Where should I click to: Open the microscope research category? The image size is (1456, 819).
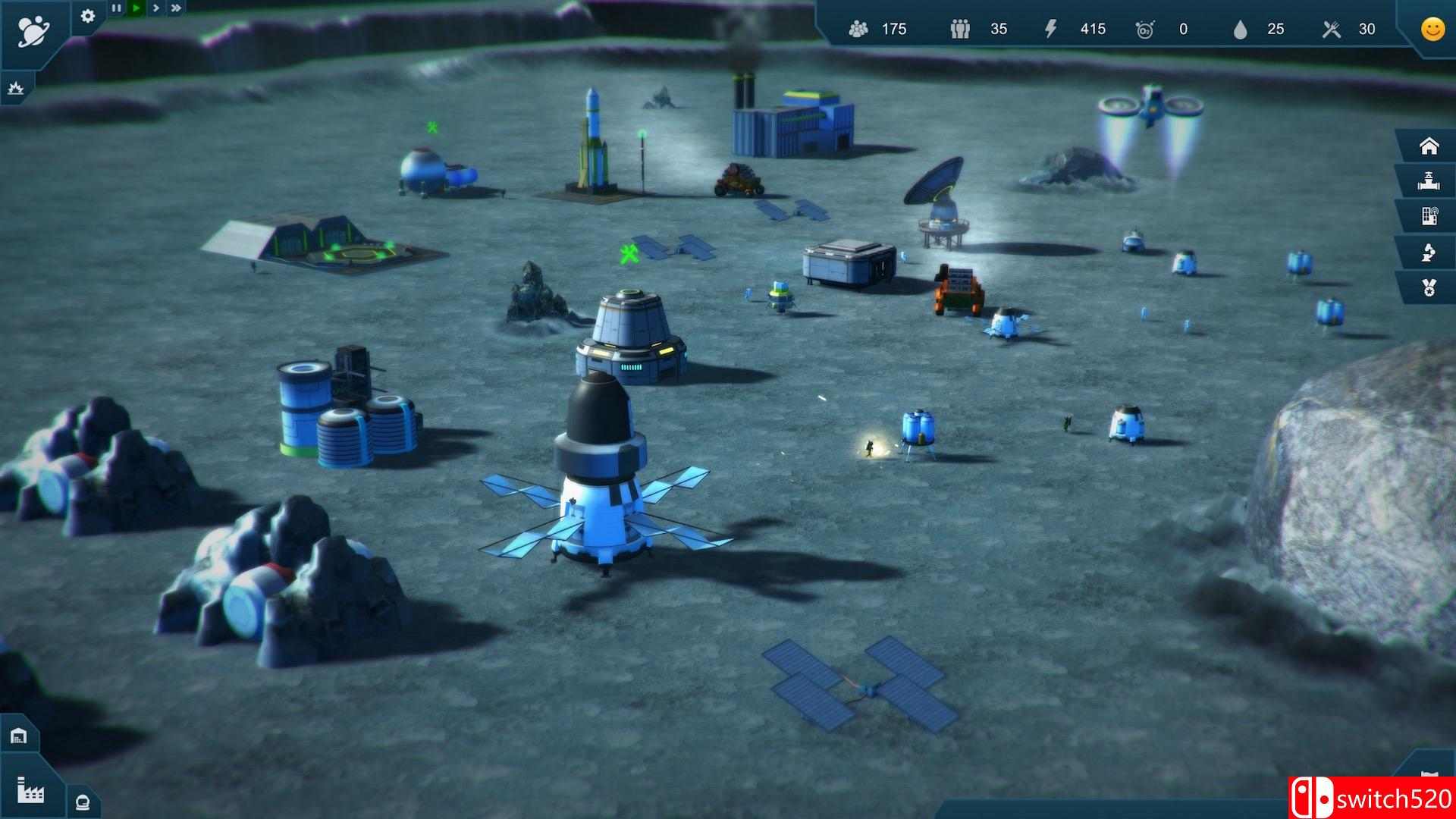(1429, 253)
